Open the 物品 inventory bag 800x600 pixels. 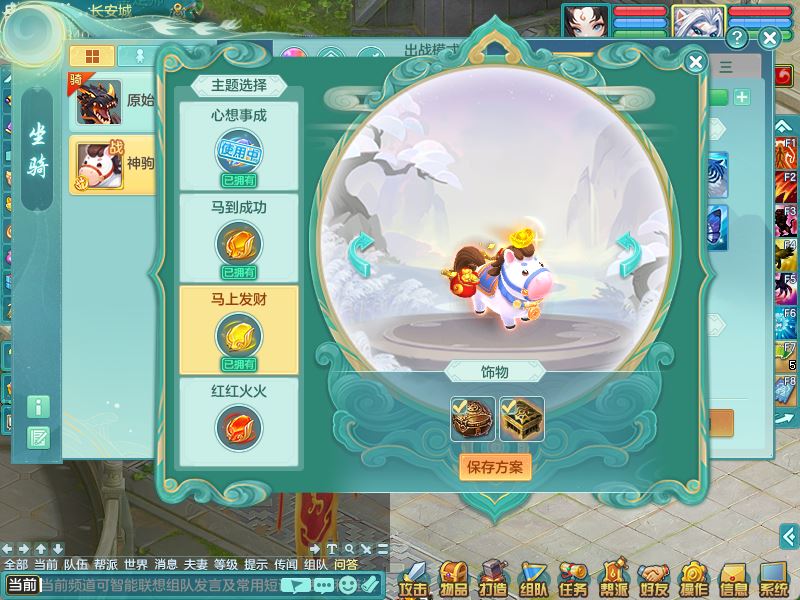[454, 579]
